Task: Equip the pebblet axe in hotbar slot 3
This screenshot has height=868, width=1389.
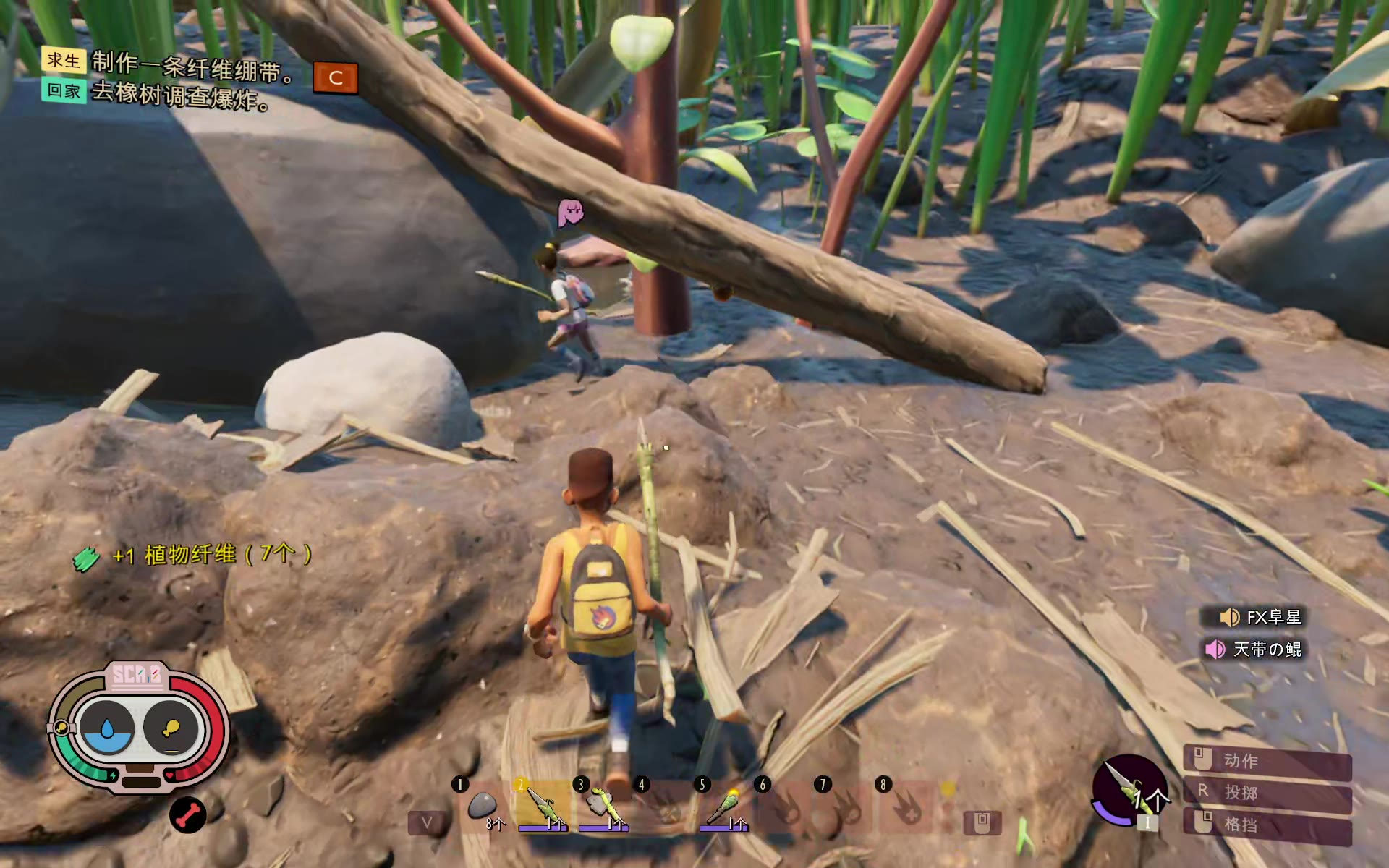Action: (x=603, y=806)
